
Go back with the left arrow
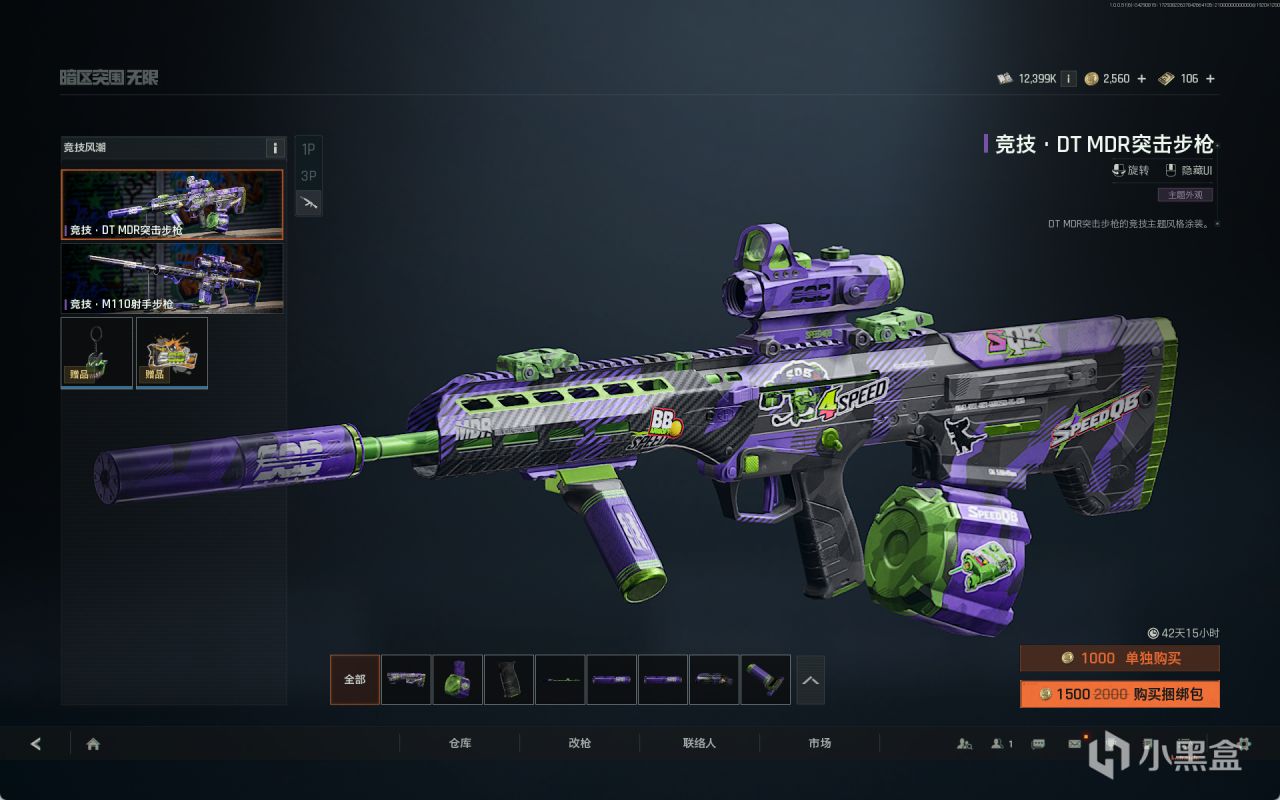coord(36,744)
